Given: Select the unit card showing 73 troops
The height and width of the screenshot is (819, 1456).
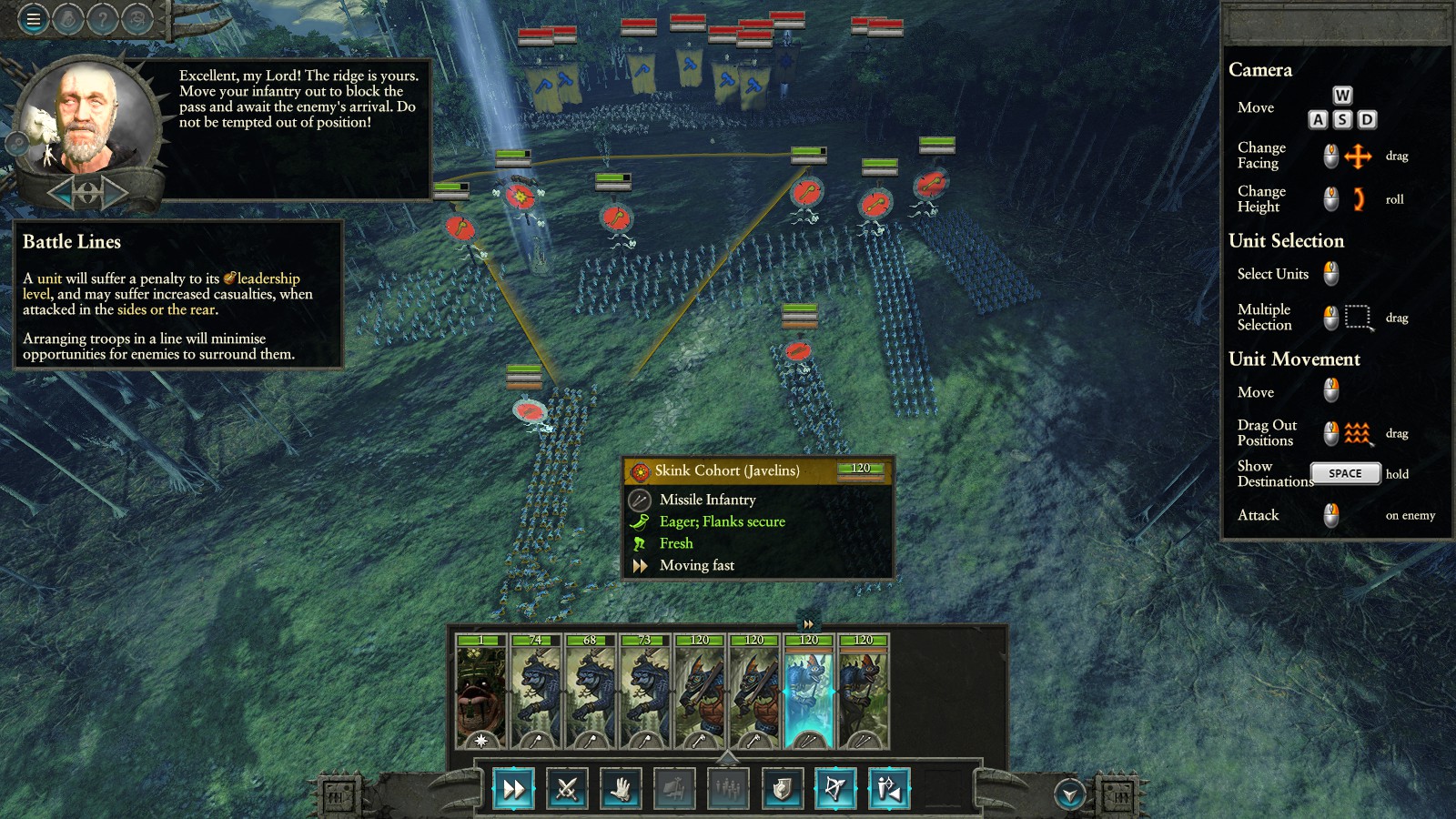Looking at the screenshot, I should (644, 692).
